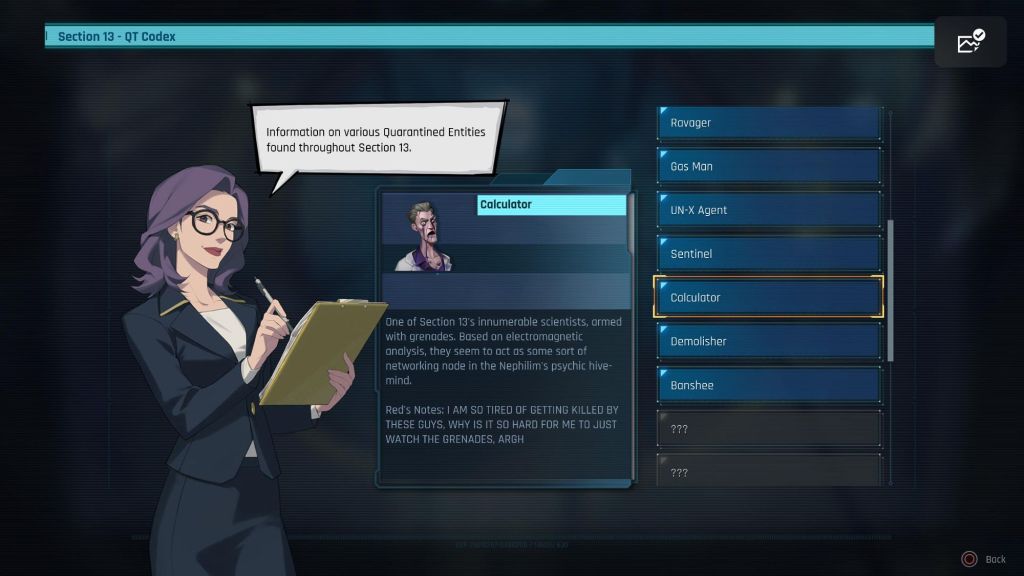
Task: Select the Ravager codex entry
Action: coord(768,123)
